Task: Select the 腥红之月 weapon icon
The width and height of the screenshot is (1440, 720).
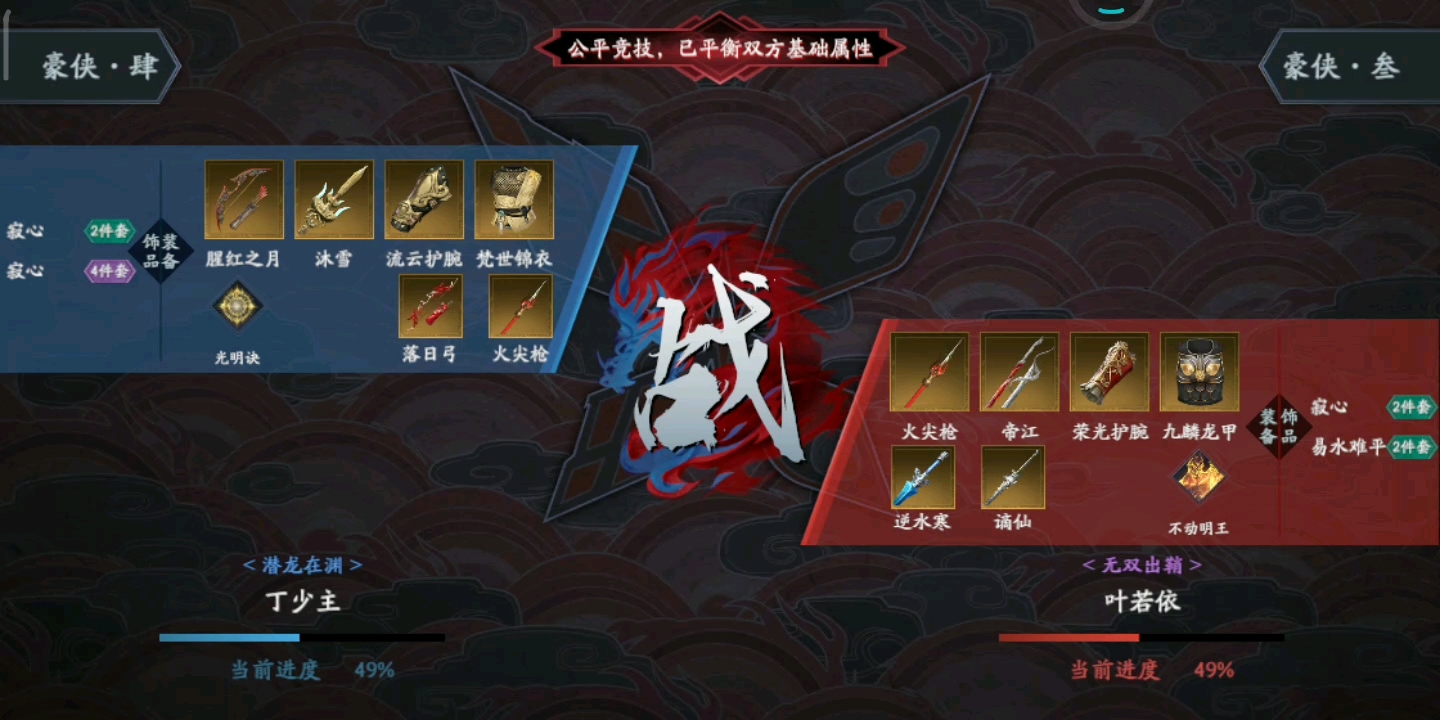Action: (x=243, y=199)
